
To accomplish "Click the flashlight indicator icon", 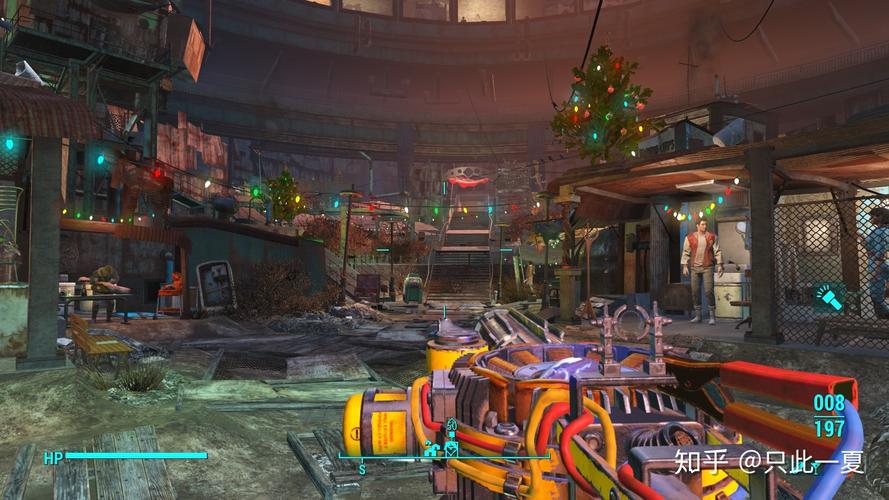I will click(830, 296).
